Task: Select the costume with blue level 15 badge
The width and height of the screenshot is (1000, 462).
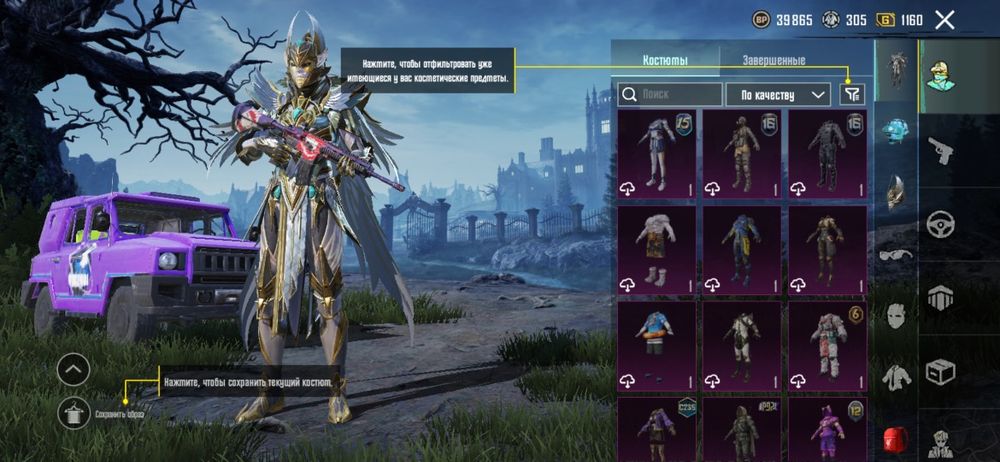Action: (x=656, y=153)
